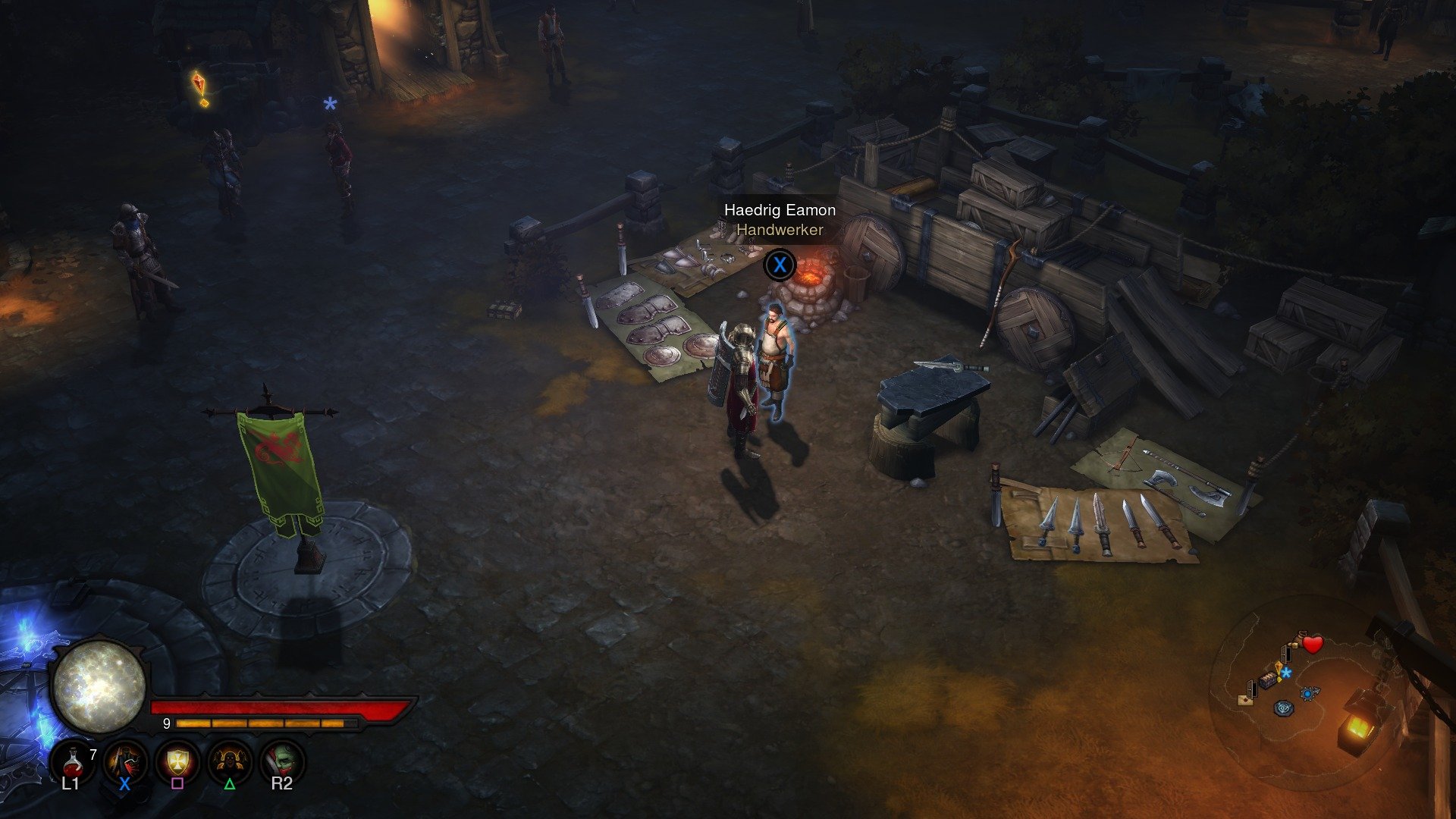Click the blue asterisk marker on minimap
This screenshot has height=819, width=1456.
coord(1287,672)
